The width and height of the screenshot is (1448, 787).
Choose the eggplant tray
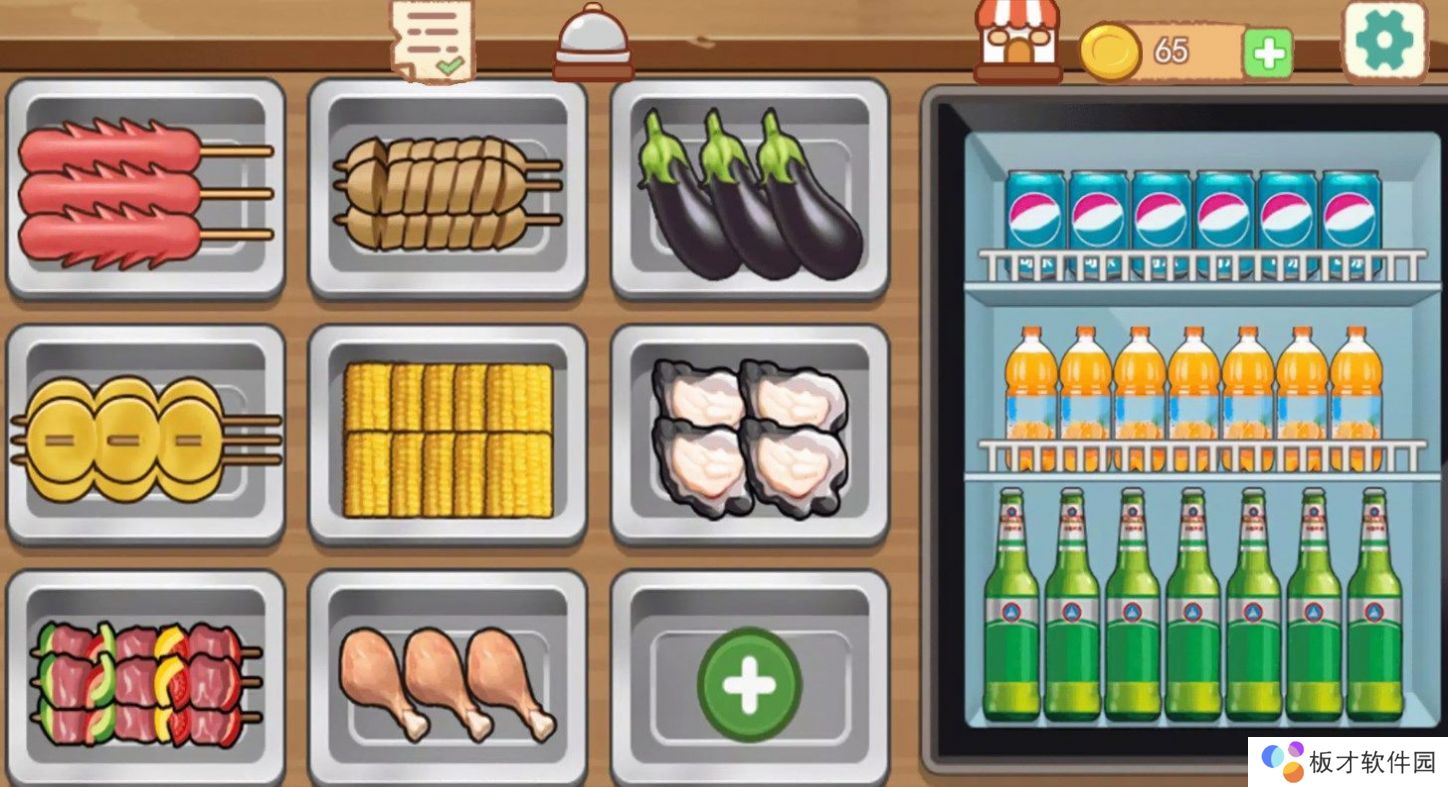coord(750,190)
